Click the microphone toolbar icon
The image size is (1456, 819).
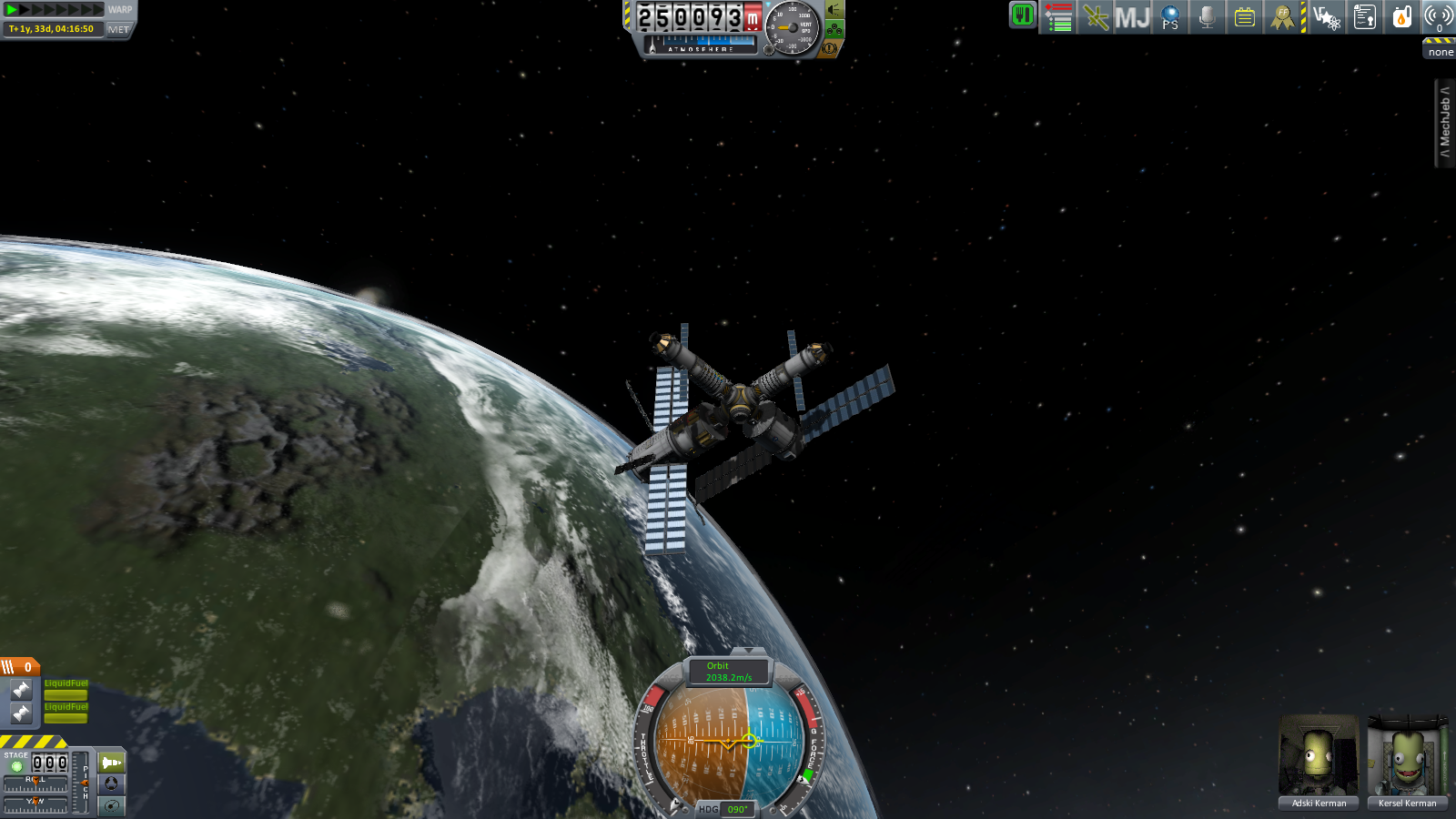(1208, 17)
